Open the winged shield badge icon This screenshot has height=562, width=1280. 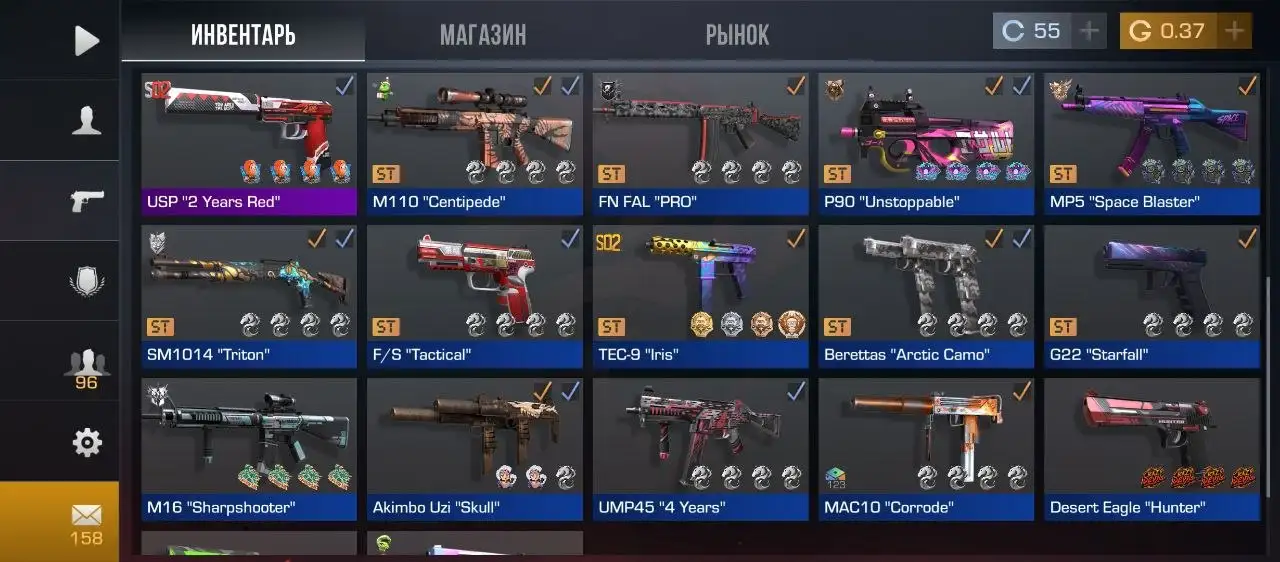[x=87, y=281]
